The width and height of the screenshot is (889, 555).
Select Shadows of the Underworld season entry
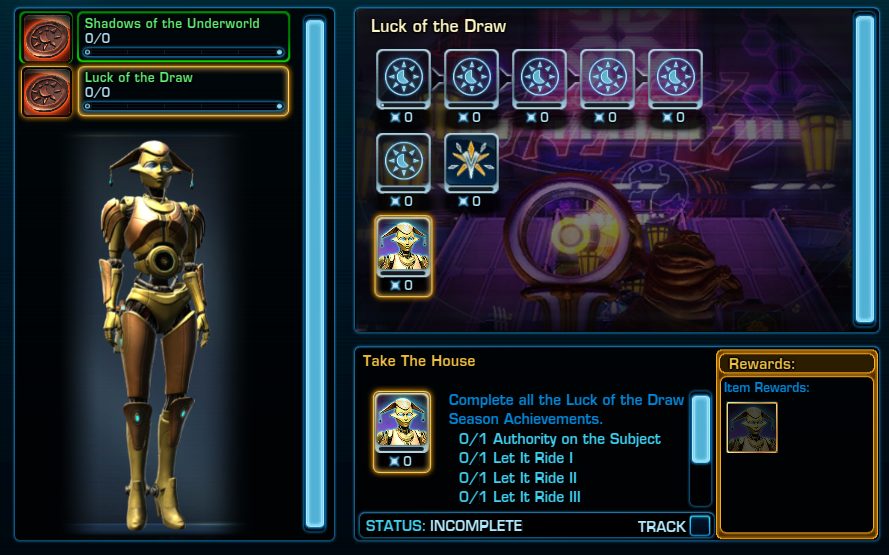point(183,38)
